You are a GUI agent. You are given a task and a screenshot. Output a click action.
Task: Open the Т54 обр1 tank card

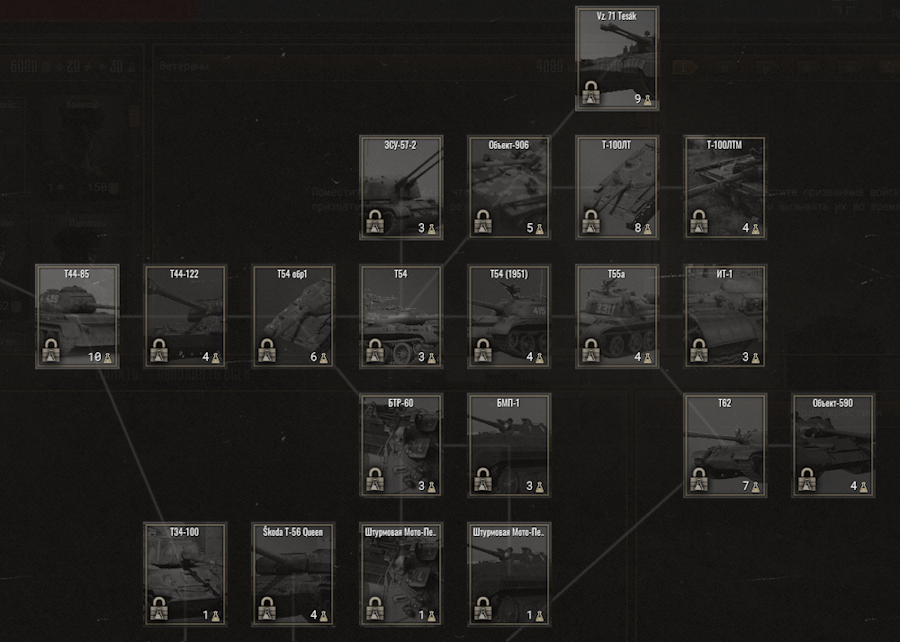293,316
